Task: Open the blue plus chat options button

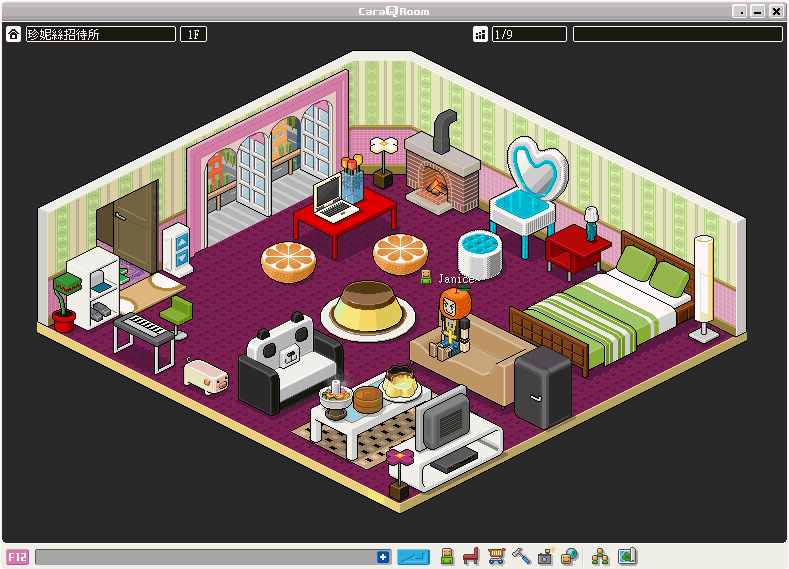Action: pos(383,557)
